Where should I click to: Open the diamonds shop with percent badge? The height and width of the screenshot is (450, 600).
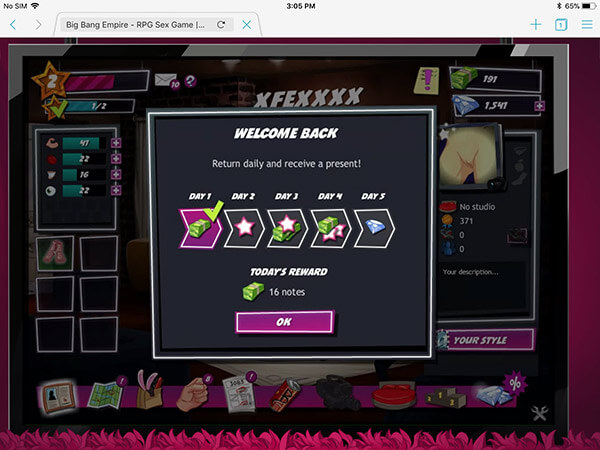point(497,394)
